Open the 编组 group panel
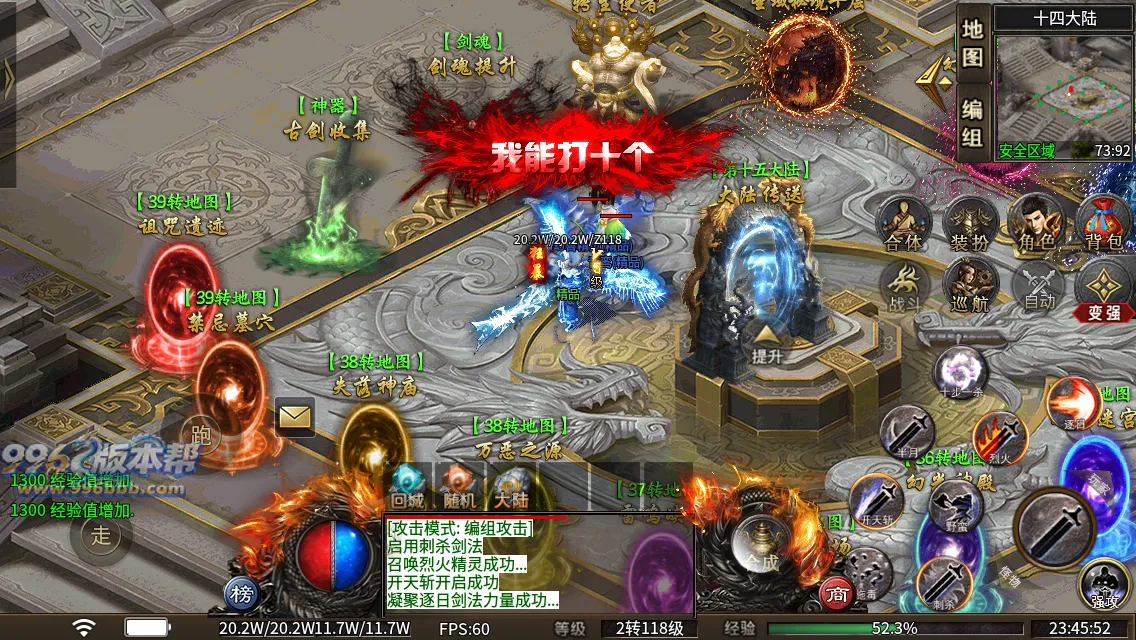1136x640 pixels. tap(973, 122)
